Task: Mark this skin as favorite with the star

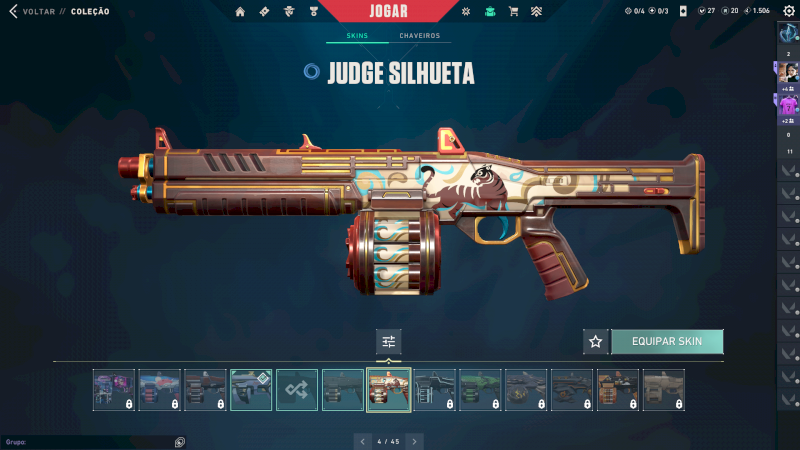Action: [x=596, y=341]
